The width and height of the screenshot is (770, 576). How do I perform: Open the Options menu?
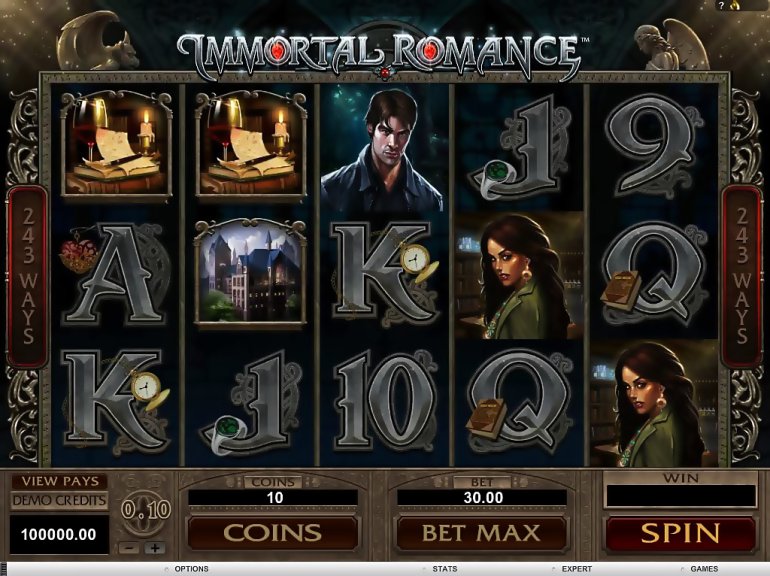[190, 569]
